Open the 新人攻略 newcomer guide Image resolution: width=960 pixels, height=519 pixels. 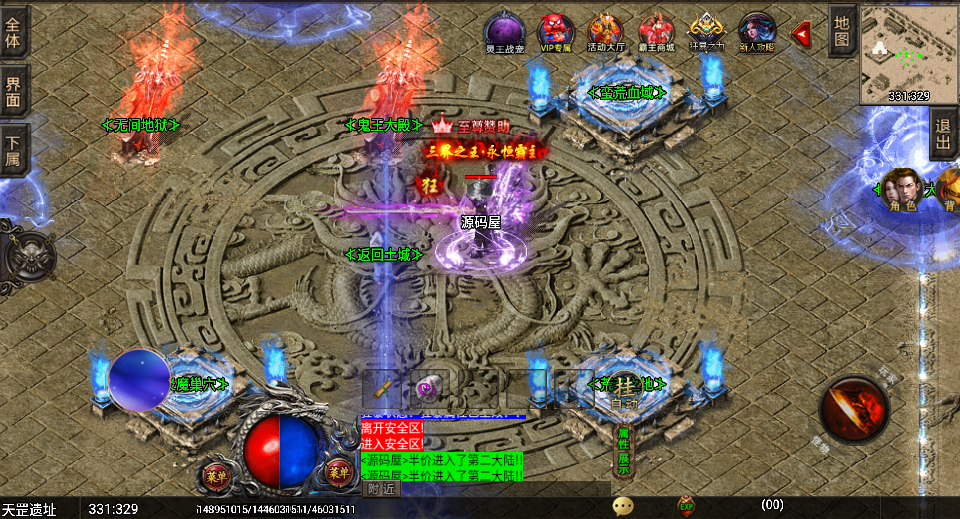pyautogui.click(x=757, y=30)
